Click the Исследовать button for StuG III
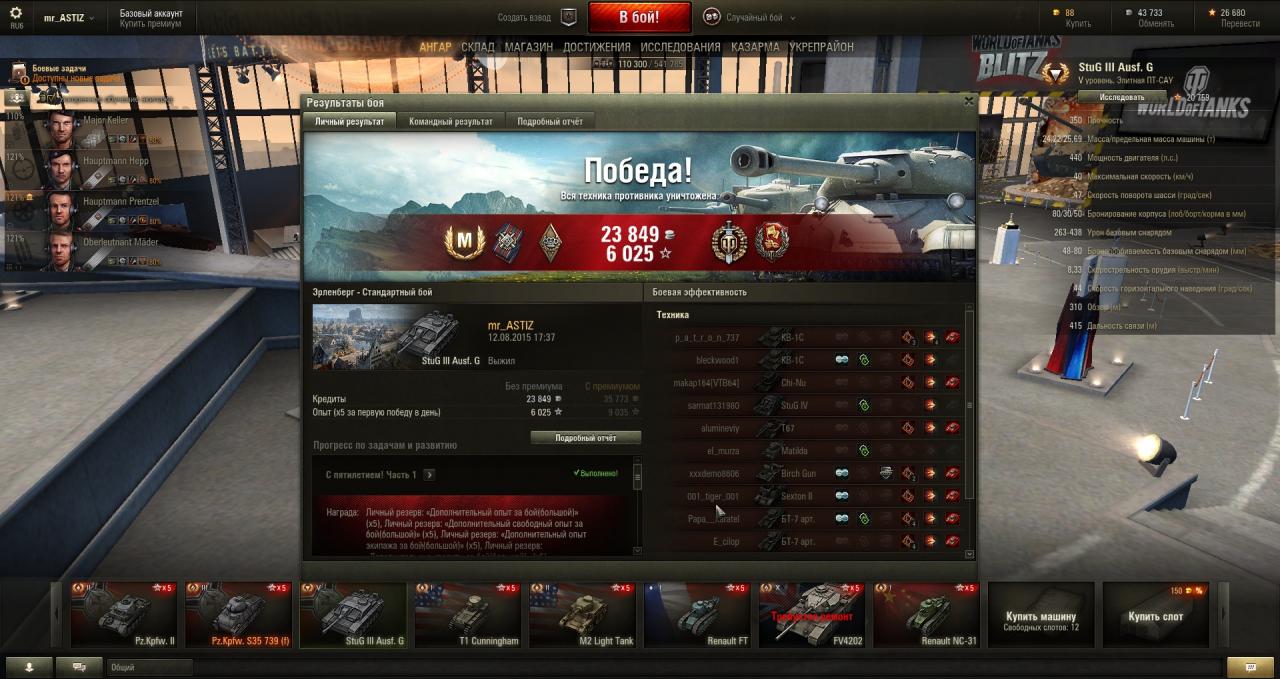This screenshot has height=679, width=1280. click(1122, 98)
